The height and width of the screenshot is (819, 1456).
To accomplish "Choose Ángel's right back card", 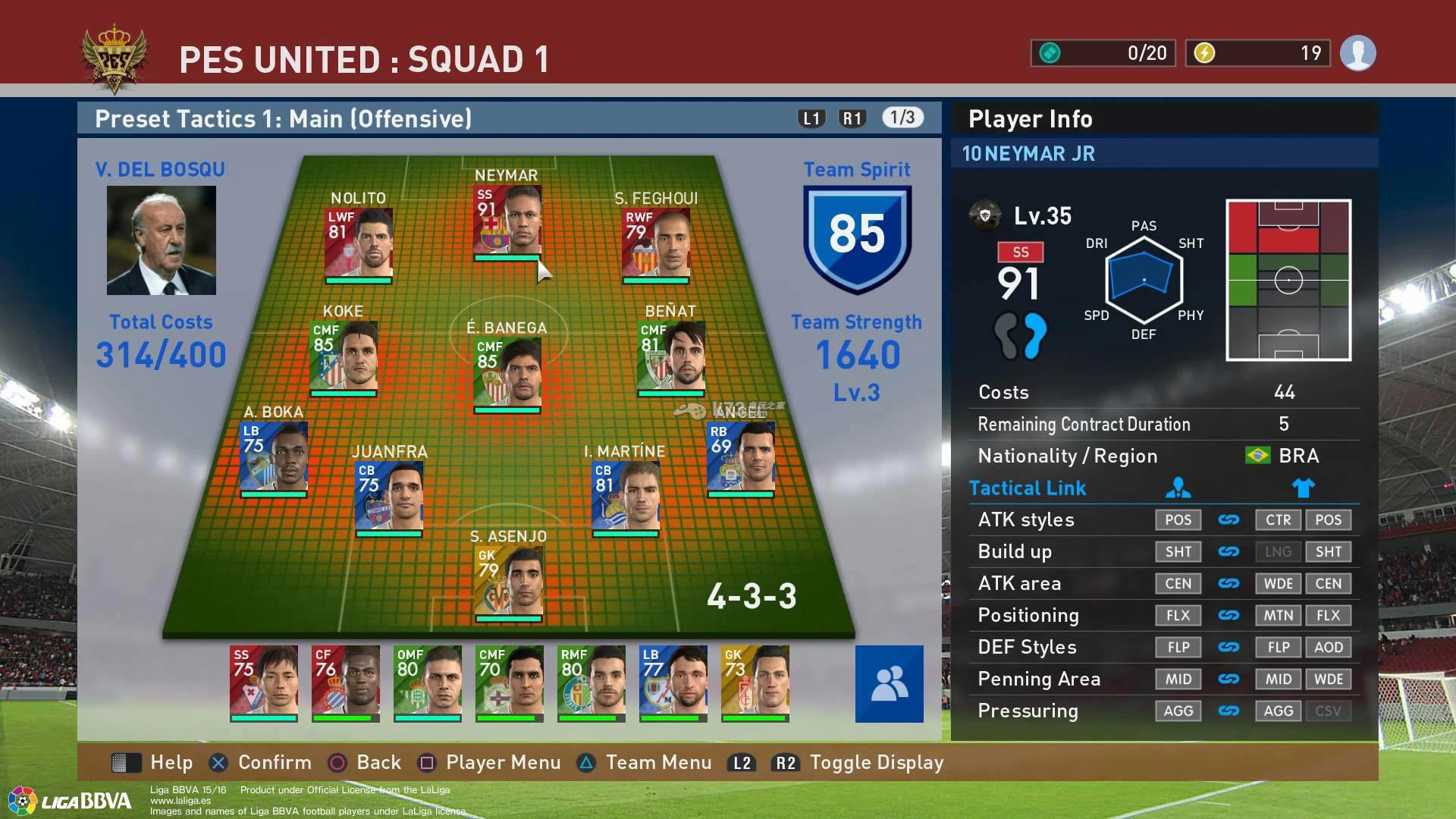I will pyautogui.click(x=741, y=457).
